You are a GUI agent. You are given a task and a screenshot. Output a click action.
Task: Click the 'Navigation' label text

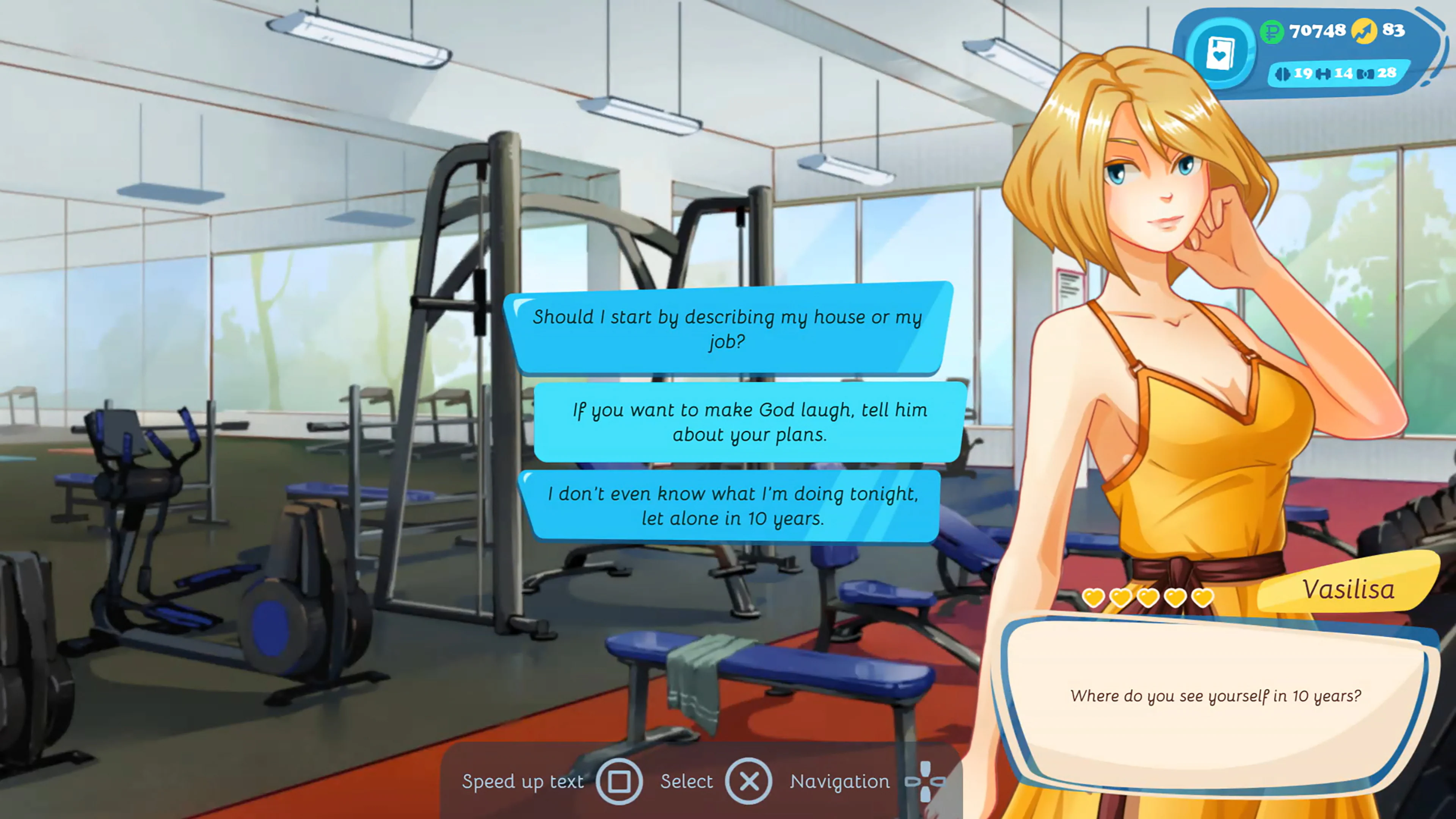[841, 782]
